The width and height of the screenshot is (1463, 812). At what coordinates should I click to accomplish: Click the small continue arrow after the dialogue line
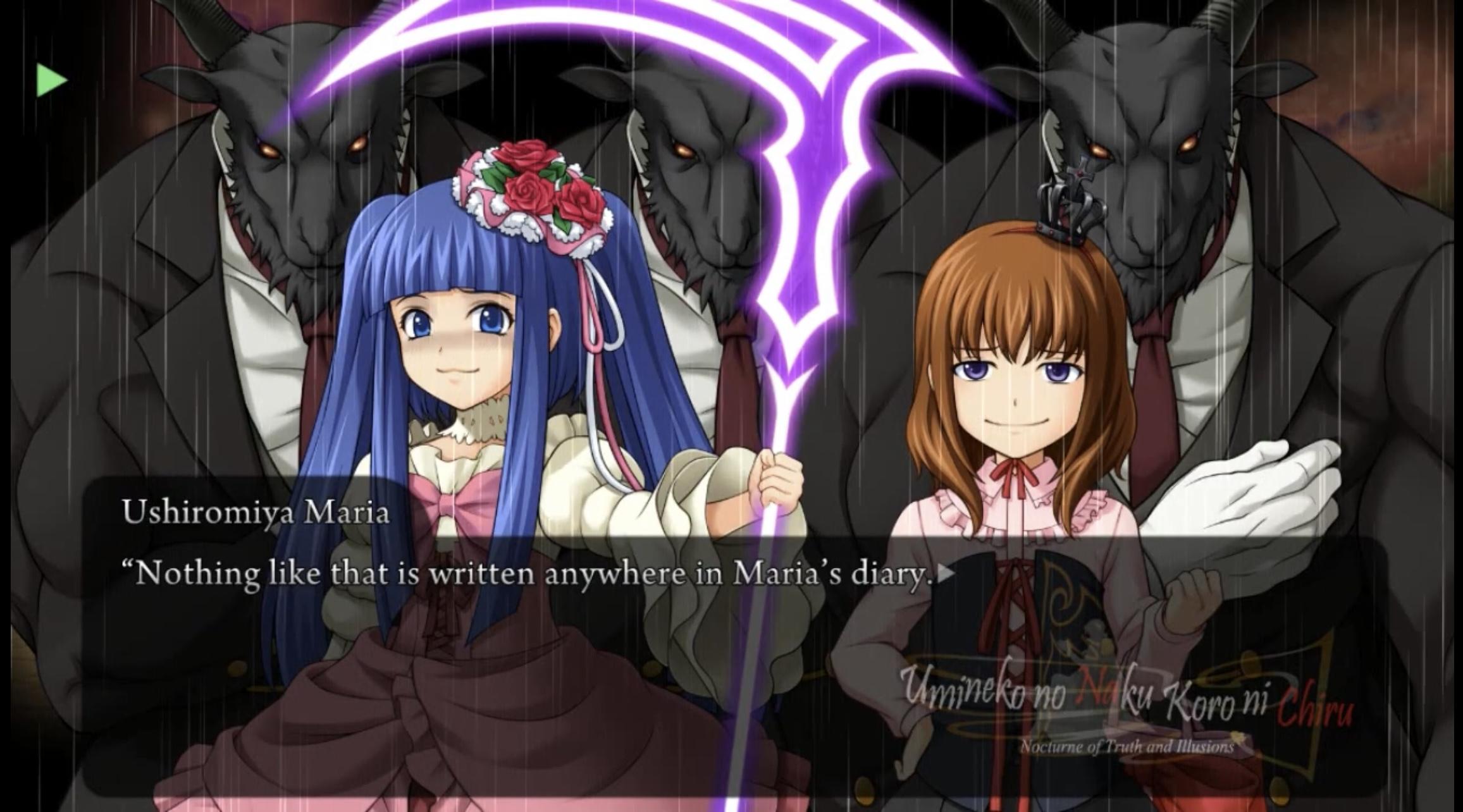tap(946, 574)
